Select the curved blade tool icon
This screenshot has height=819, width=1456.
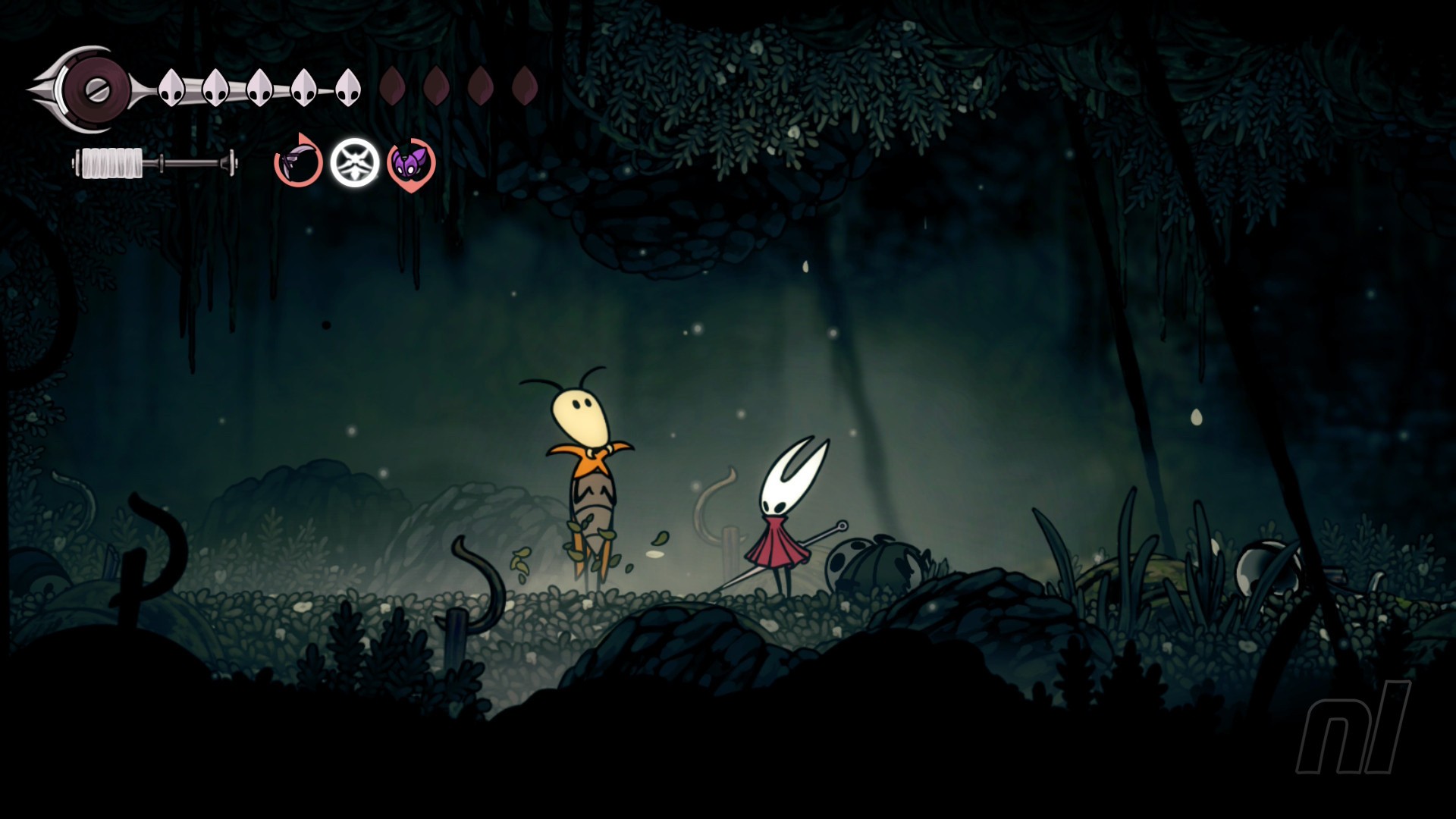coord(297,162)
